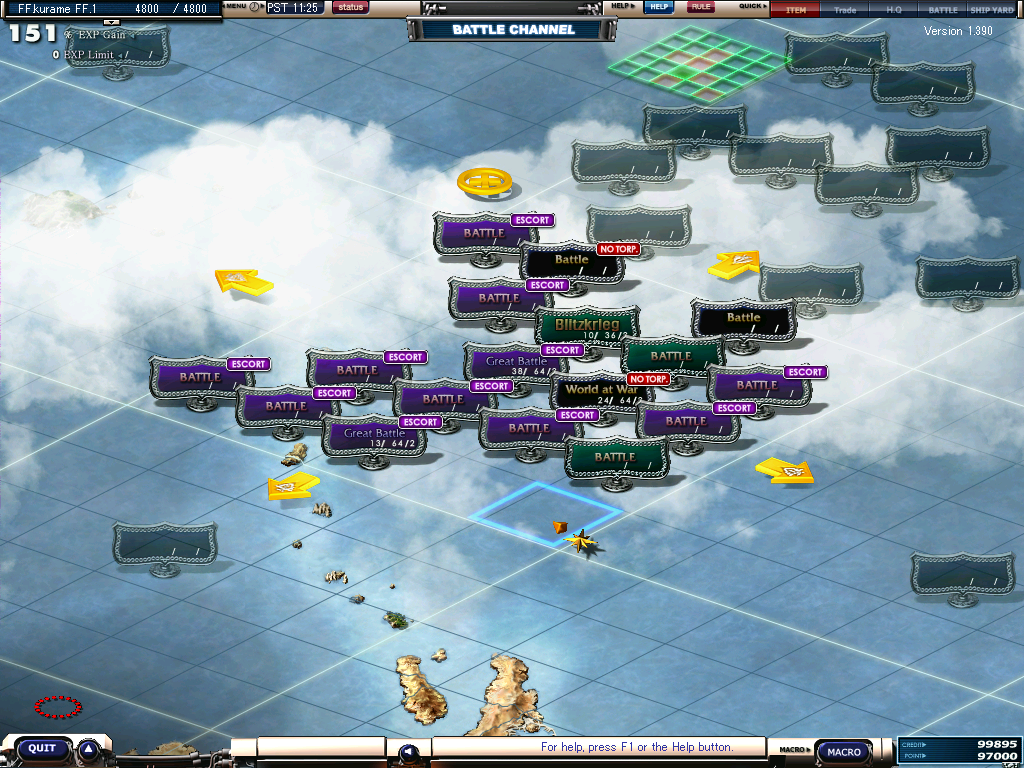Screen dimensions: 1024x768
Task: Switch to the Trade tab
Action: [845, 10]
